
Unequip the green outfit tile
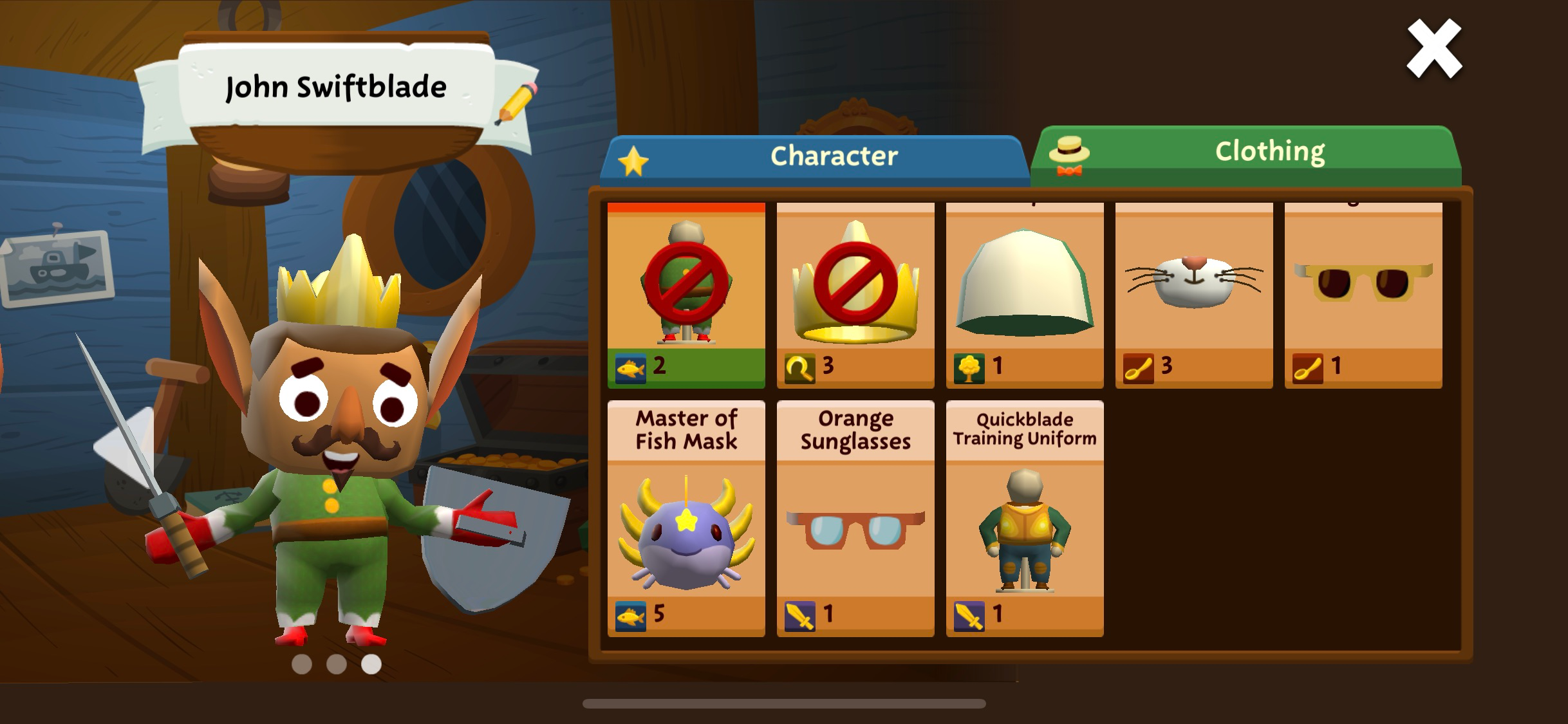686,295
